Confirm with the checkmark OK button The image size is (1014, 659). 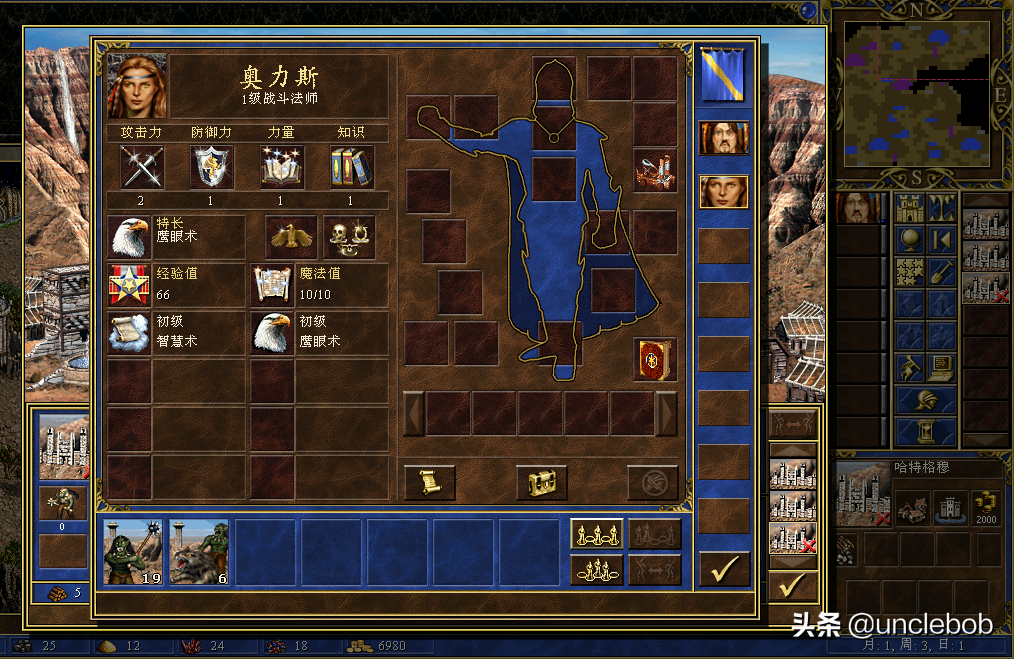tap(724, 568)
